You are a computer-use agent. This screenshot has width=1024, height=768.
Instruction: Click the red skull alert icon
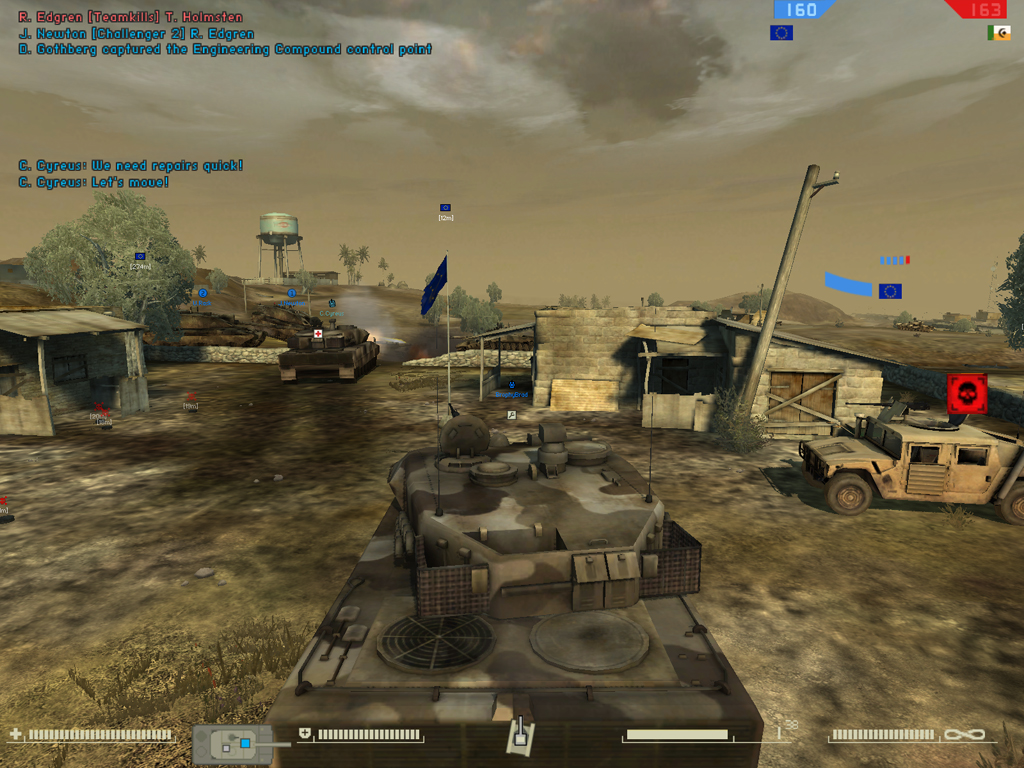967,394
